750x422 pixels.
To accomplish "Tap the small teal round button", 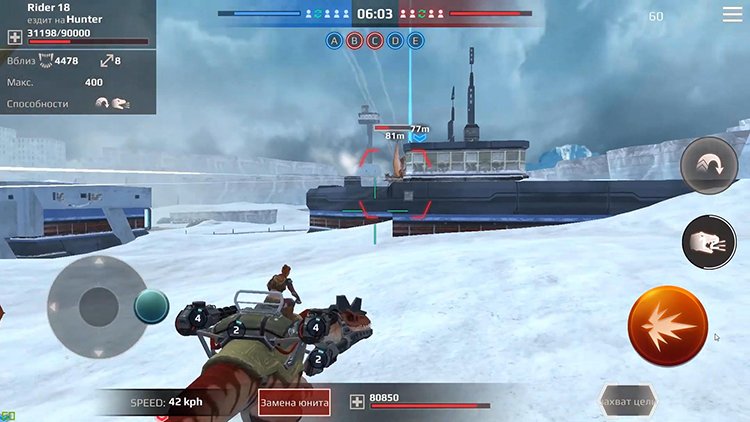I will pos(152,306).
